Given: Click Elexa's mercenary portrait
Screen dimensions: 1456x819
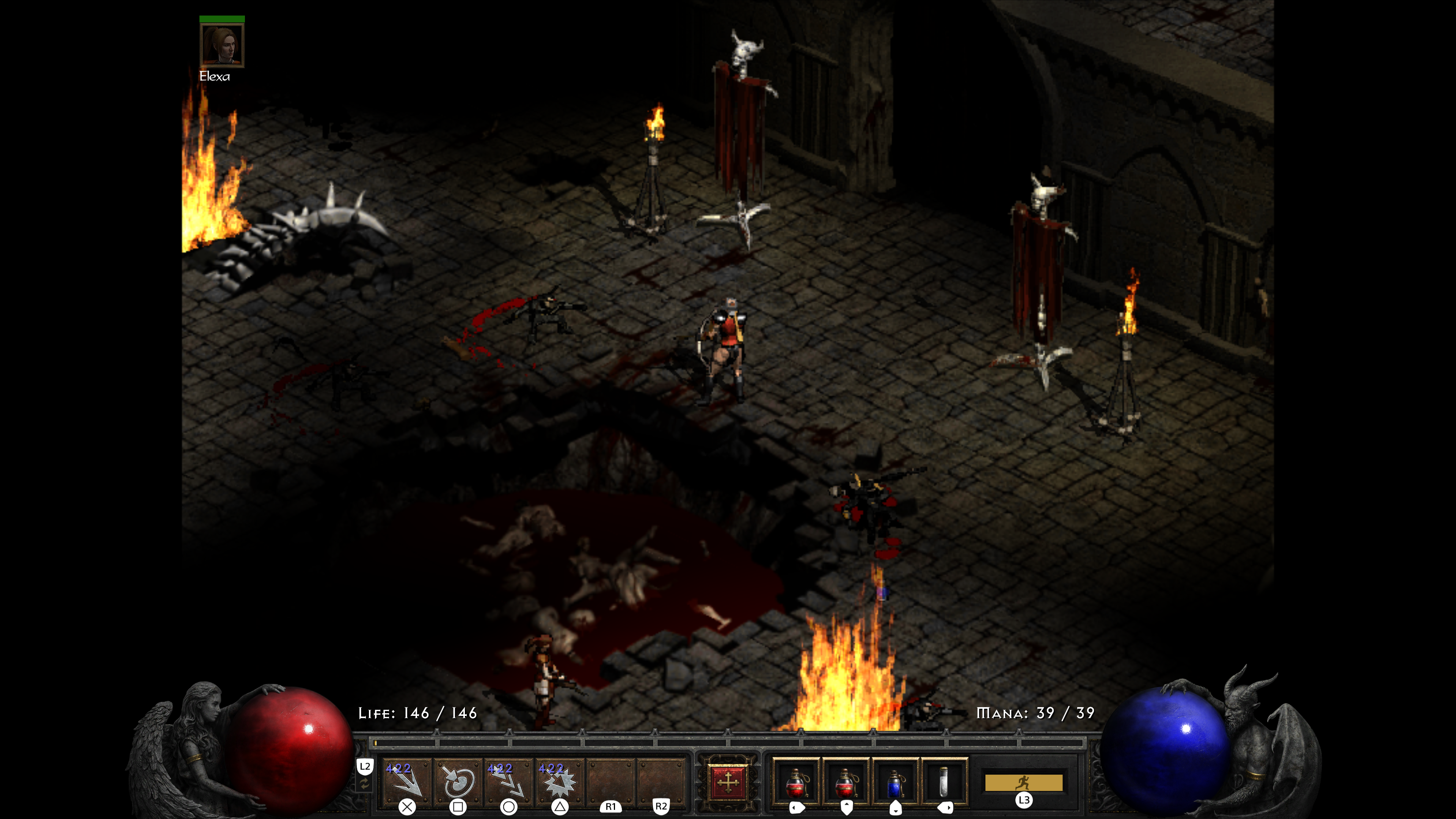Looking at the screenshot, I should pyautogui.click(x=221, y=45).
